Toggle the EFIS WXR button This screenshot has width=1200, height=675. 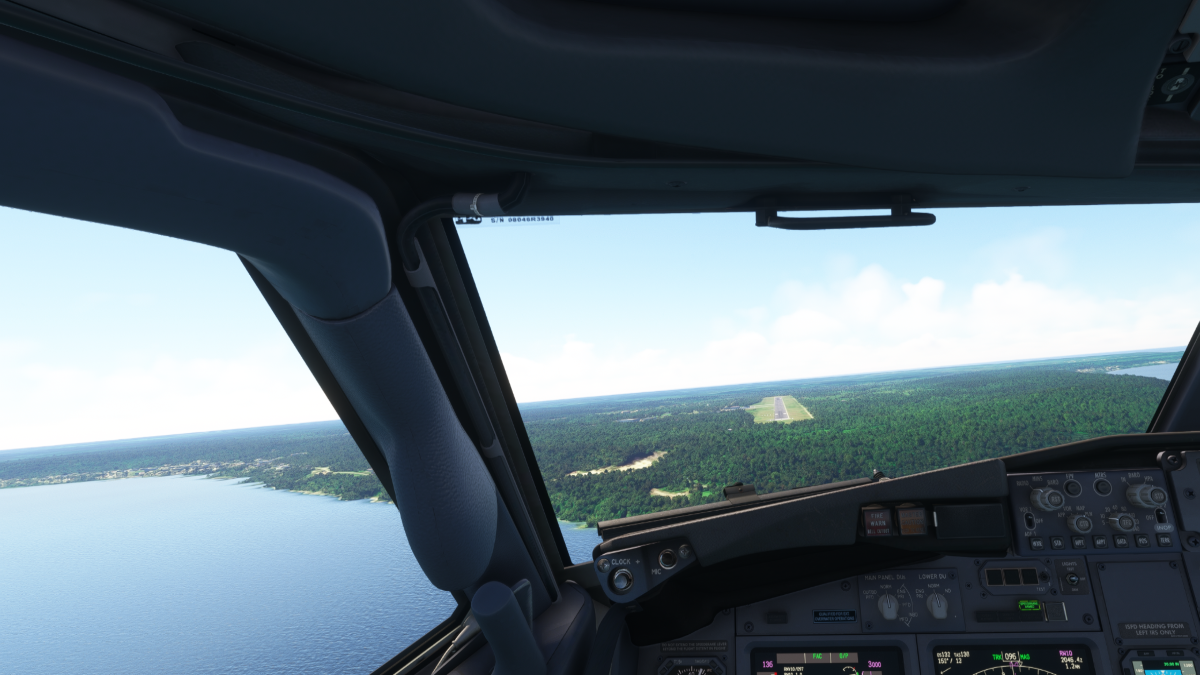click(x=1036, y=544)
